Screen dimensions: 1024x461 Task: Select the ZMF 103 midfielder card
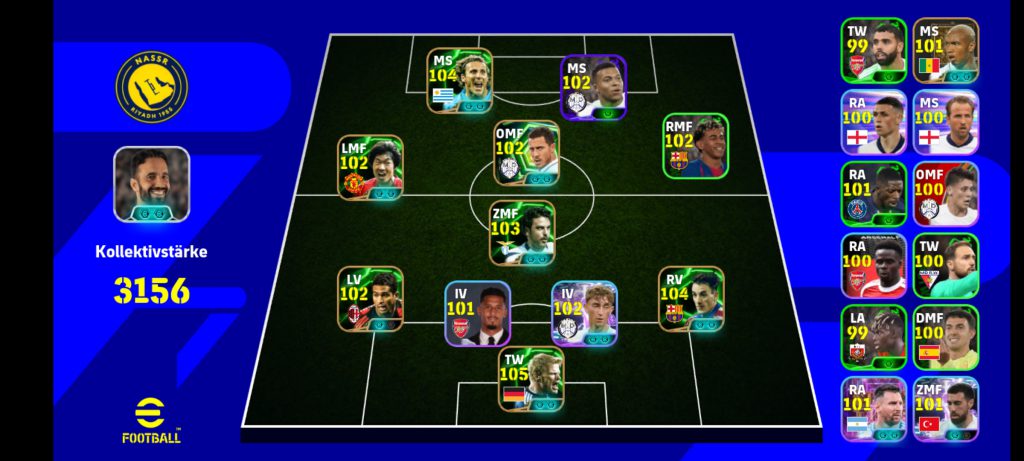[x=522, y=233]
